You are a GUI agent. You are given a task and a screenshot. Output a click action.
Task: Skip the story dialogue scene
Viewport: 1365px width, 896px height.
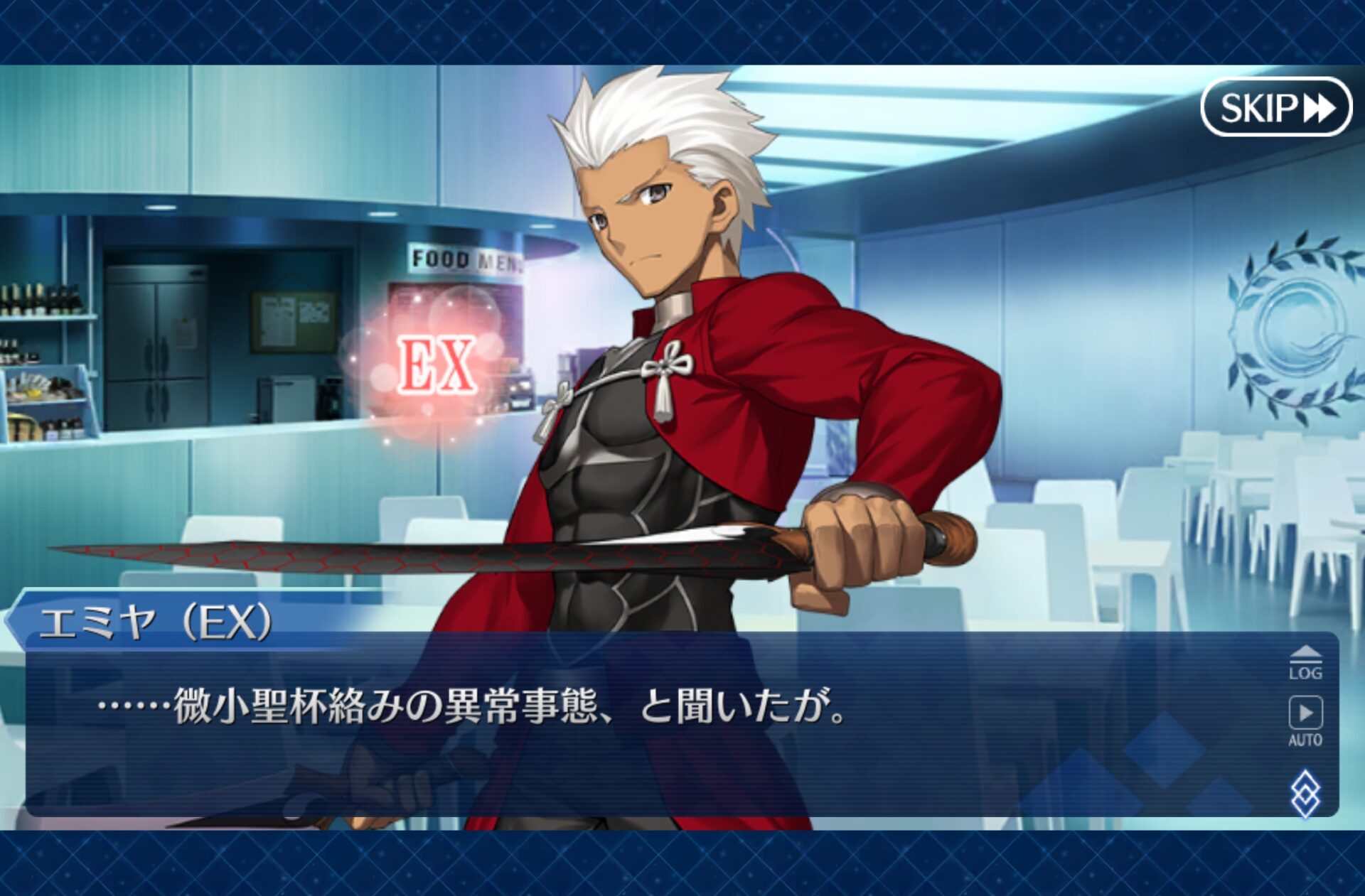click(1276, 107)
